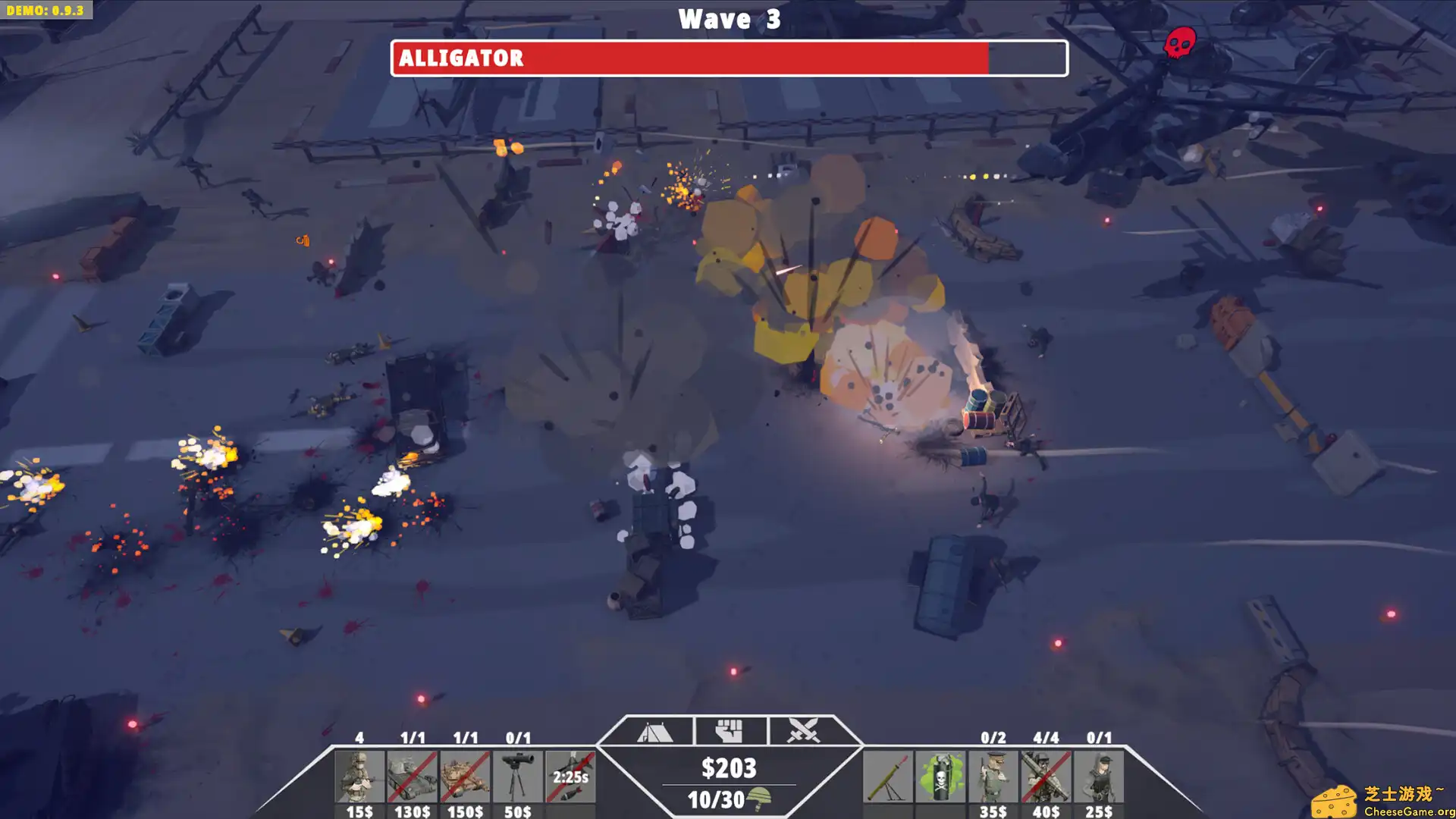
Task: Click the $203 money display
Action: pyautogui.click(x=728, y=768)
